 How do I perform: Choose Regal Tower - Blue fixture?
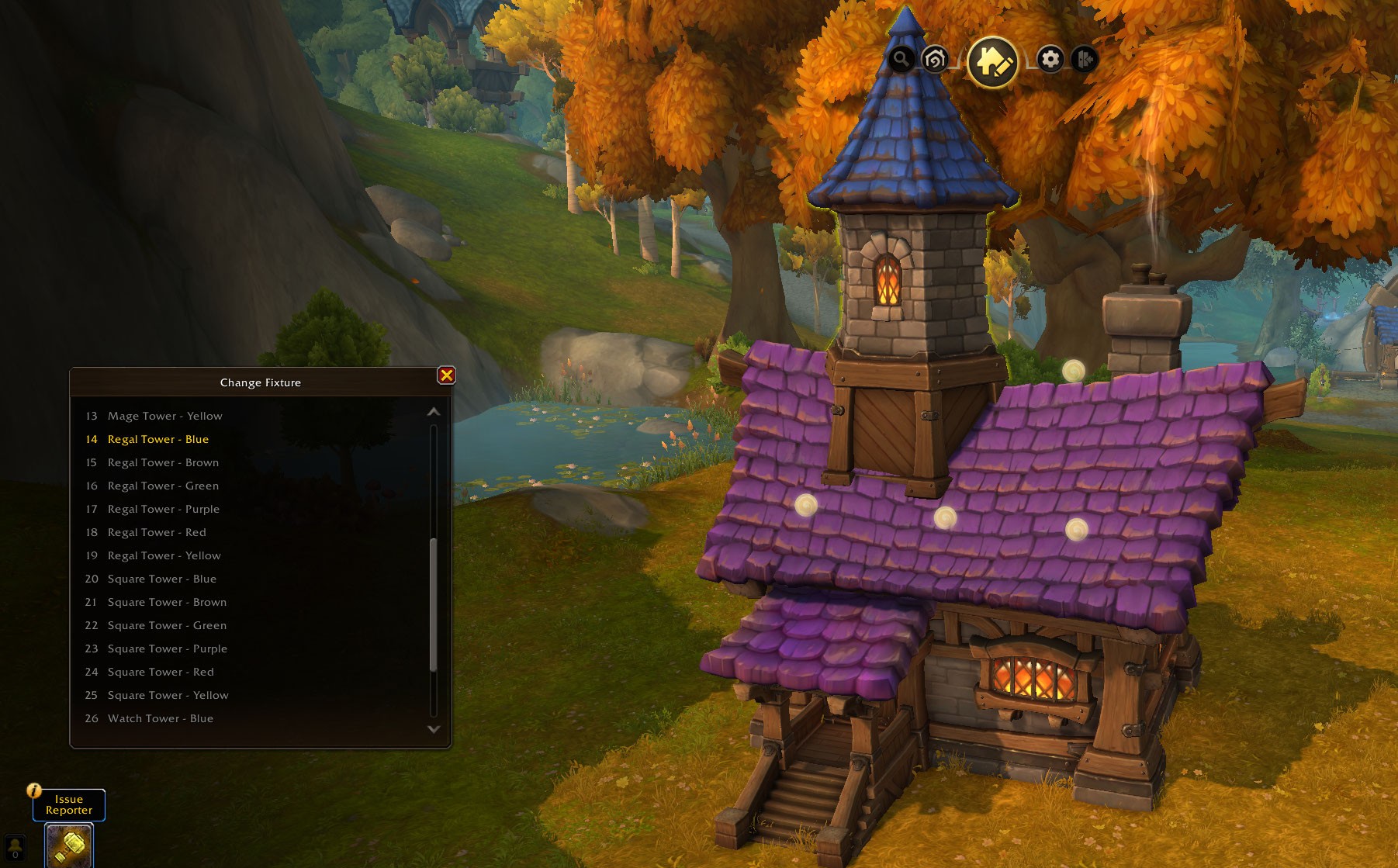click(157, 439)
